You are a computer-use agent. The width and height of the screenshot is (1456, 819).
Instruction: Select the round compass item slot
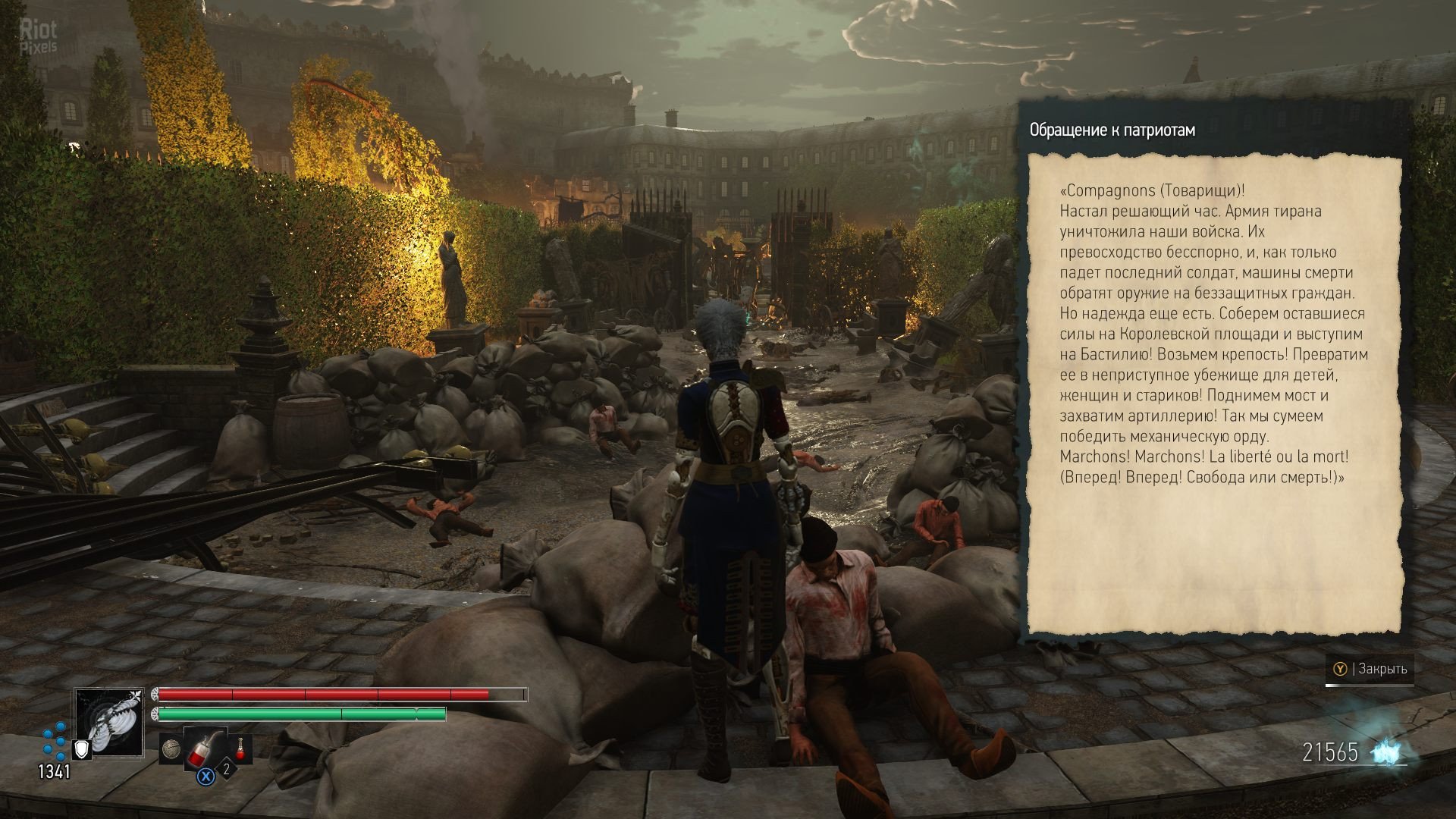click(x=170, y=749)
